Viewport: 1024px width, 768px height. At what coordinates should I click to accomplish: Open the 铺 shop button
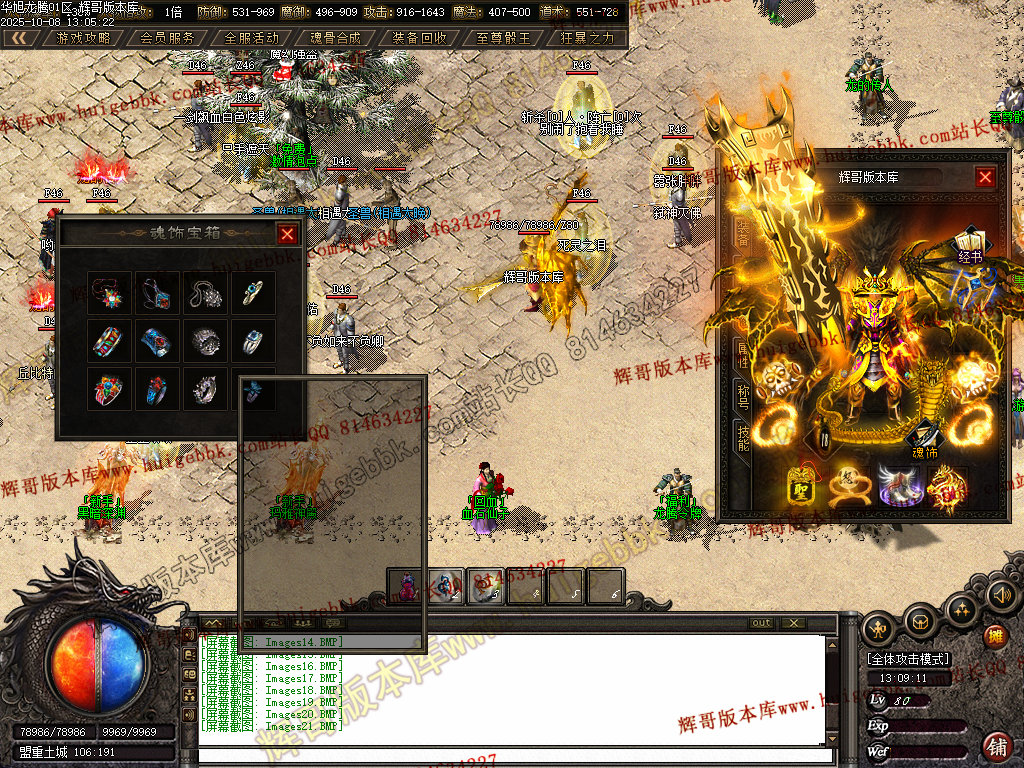pos(996,746)
